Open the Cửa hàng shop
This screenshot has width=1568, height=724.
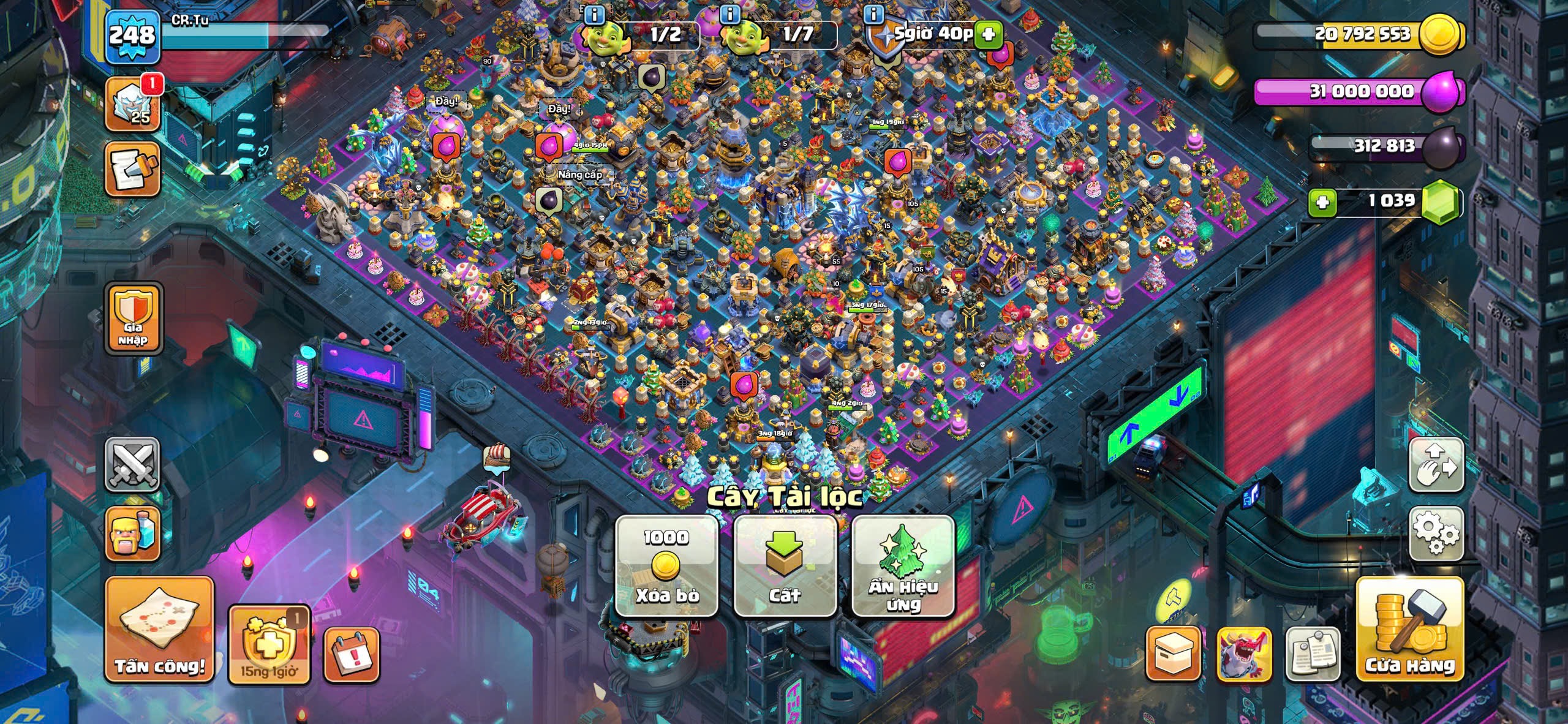[1410, 629]
